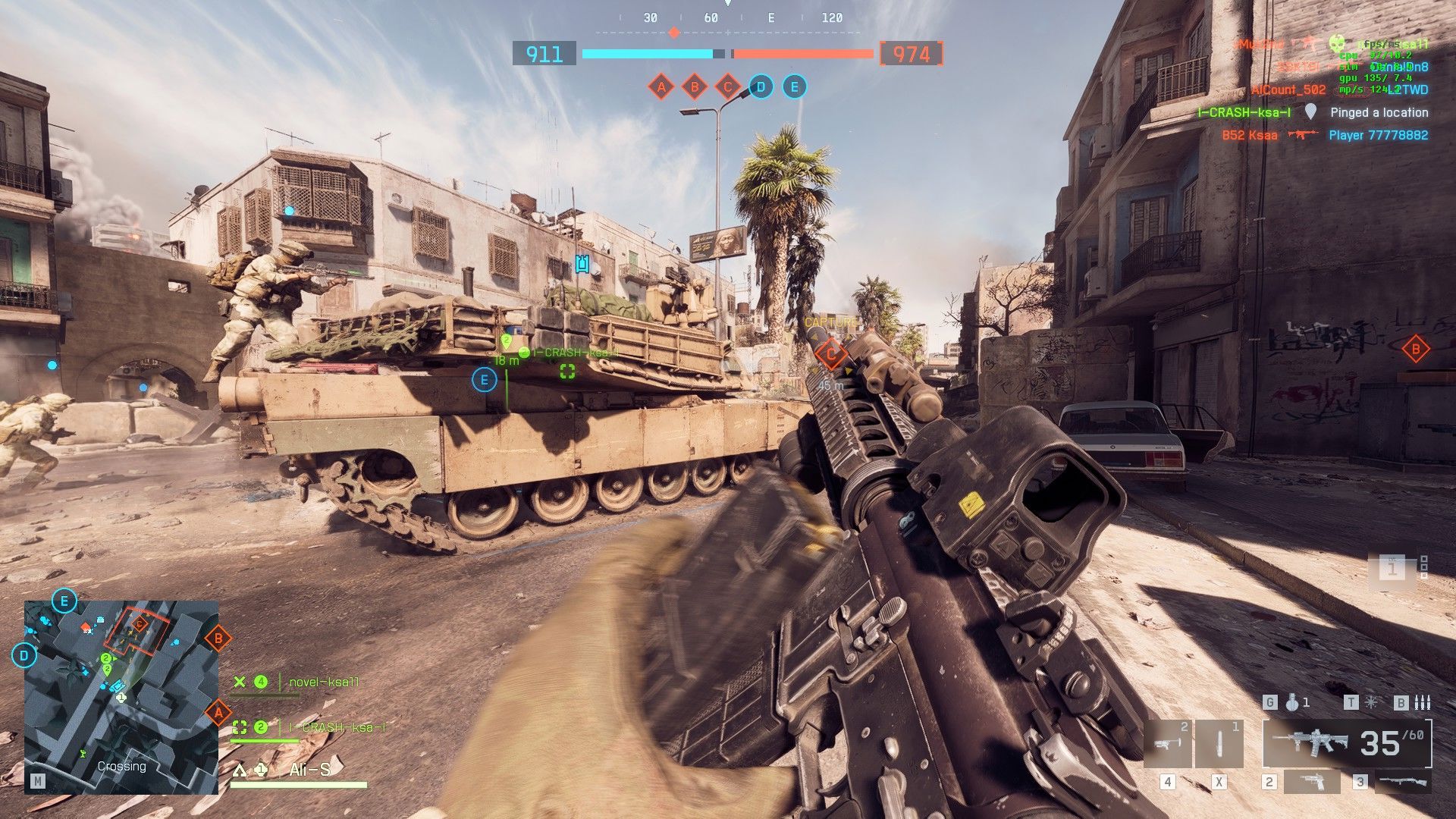1456x819 pixels.
Task: Click the compass strip heading E
Action: coord(771,17)
